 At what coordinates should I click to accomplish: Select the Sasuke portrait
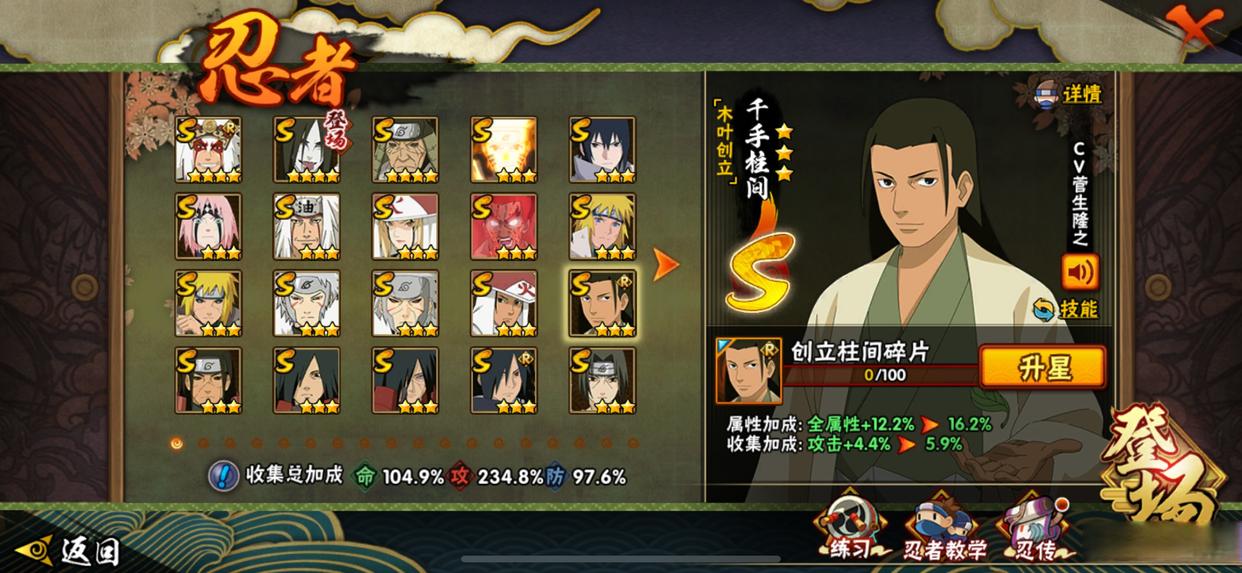(x=602, y=150)
